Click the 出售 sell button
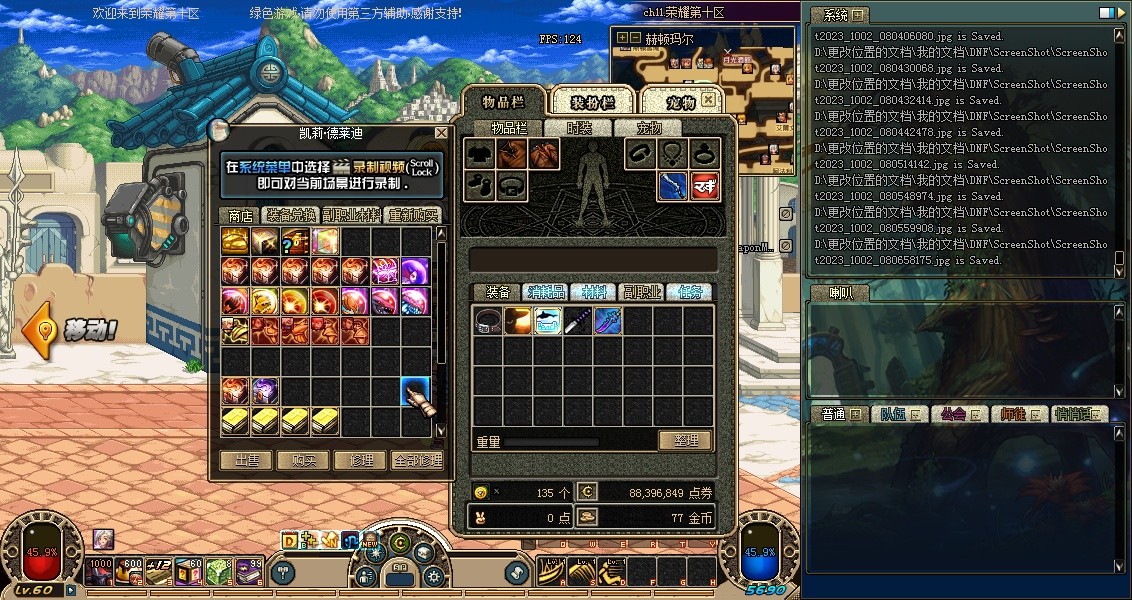The height and width of the screenshot is (600, 1132). click(246, 460)
